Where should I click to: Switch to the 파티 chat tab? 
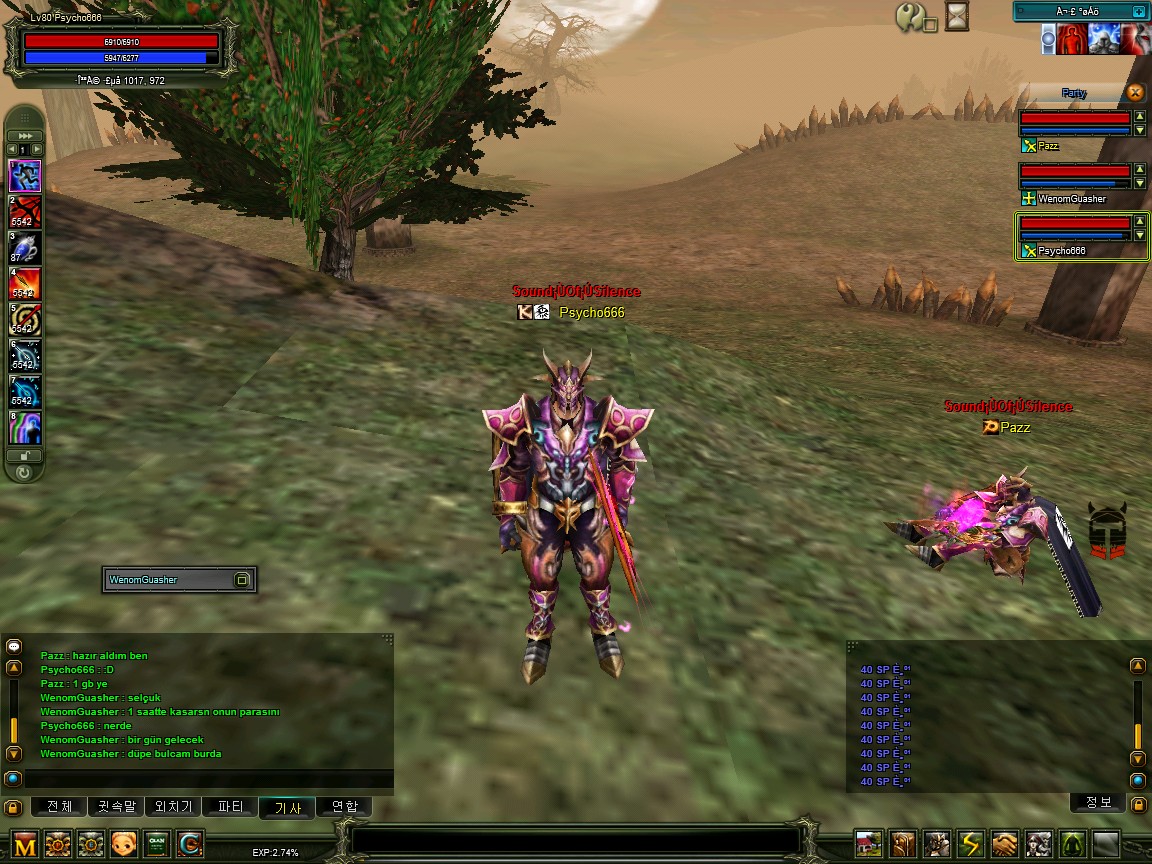pos(230,807)
